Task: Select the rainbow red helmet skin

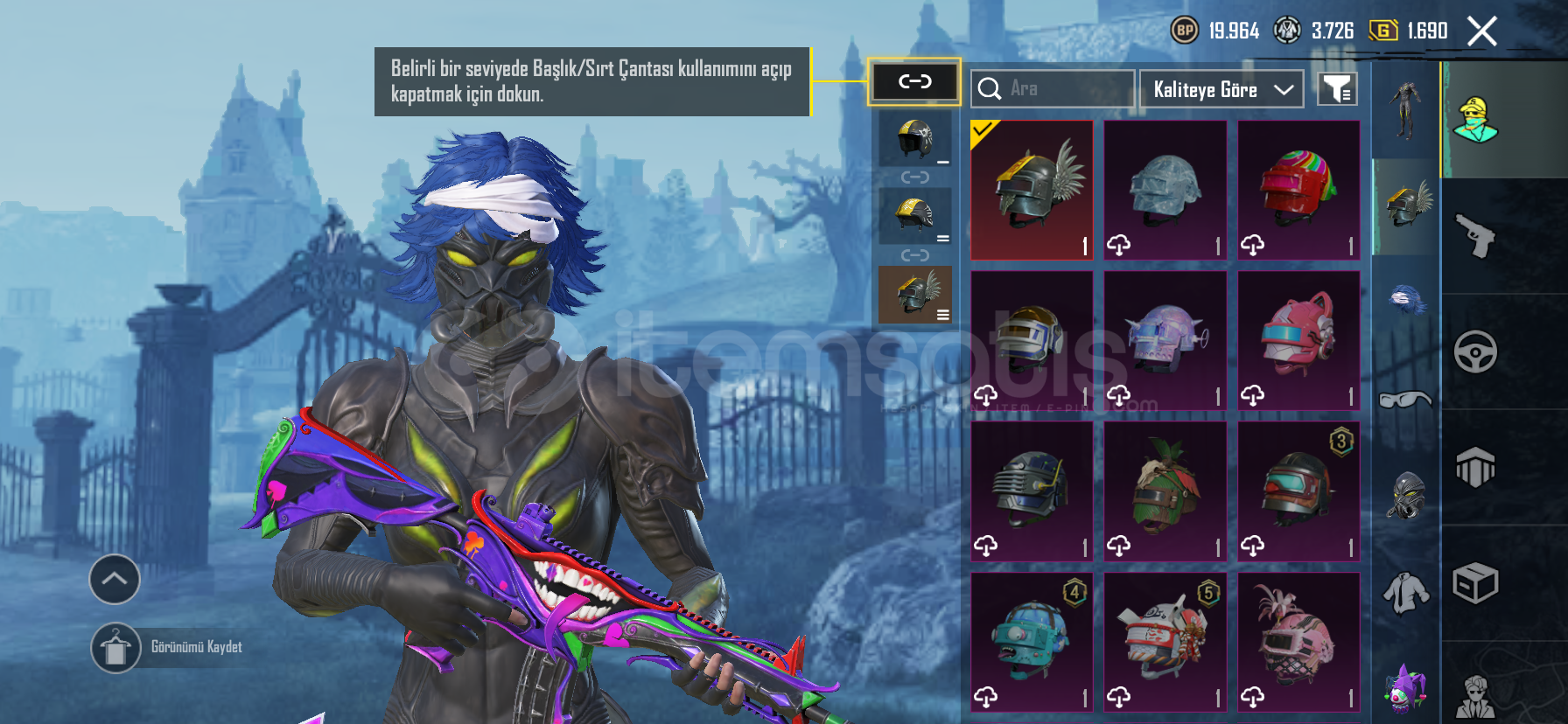Action: coord(1298,190)
